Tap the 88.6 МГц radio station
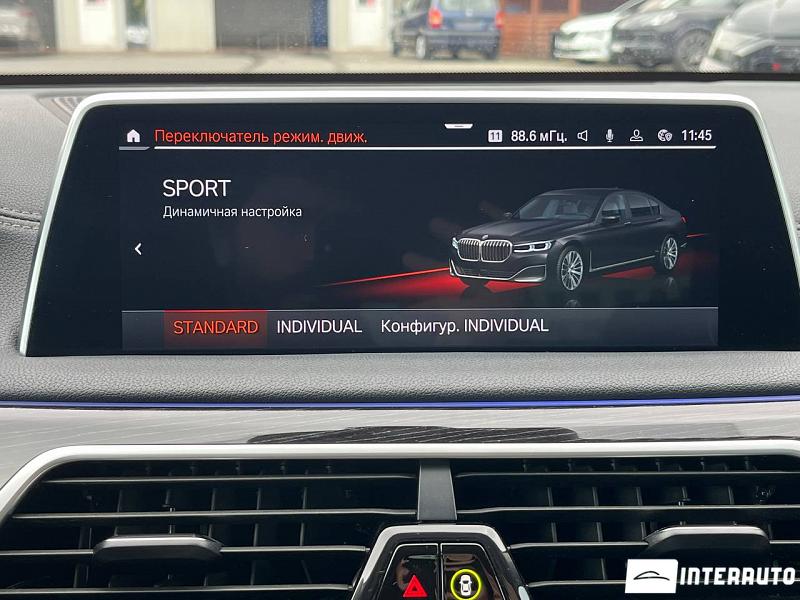The image size is (800, 600). click(x=538, y=136)
